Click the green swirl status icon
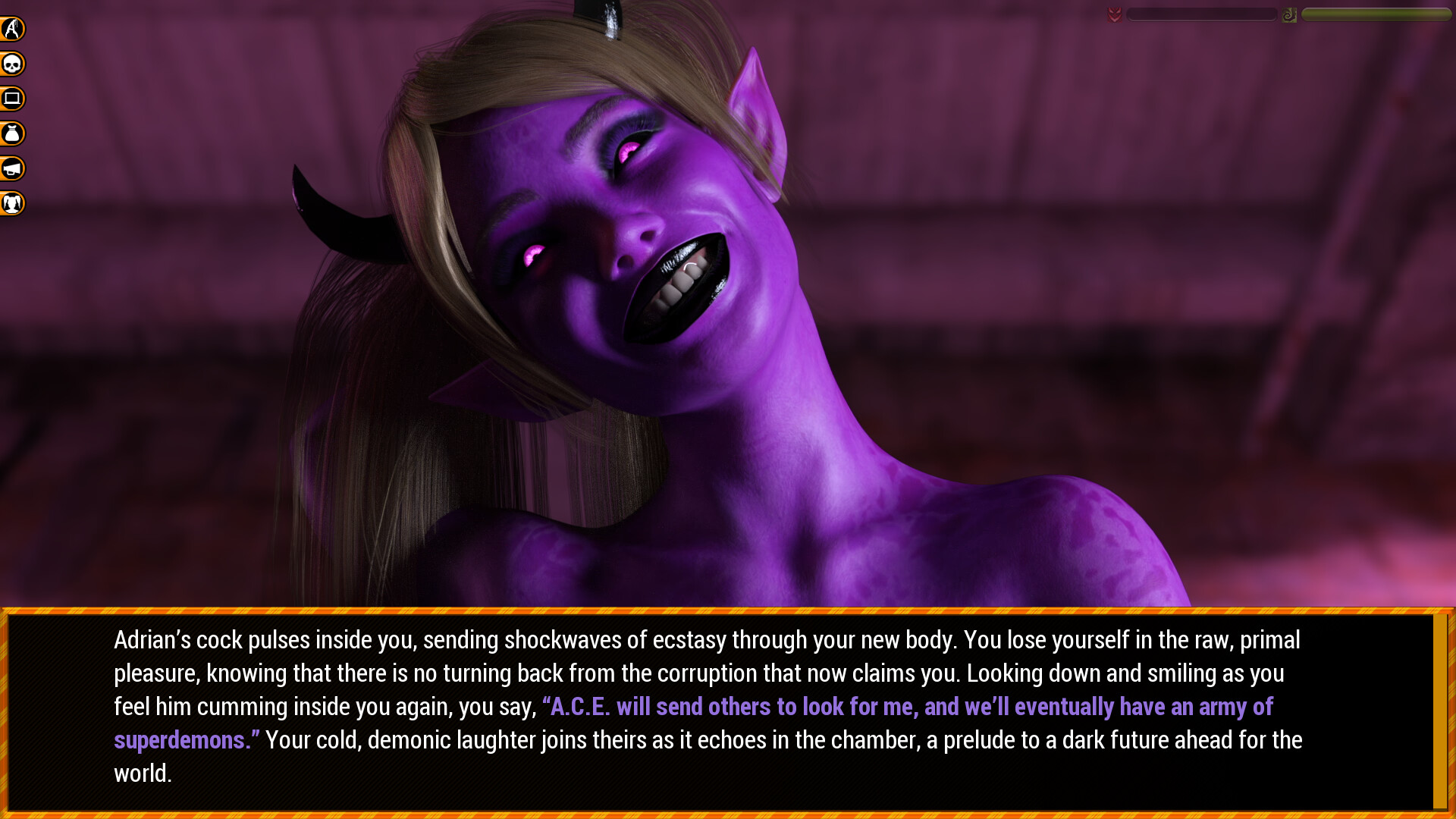 coord(1289,13)
